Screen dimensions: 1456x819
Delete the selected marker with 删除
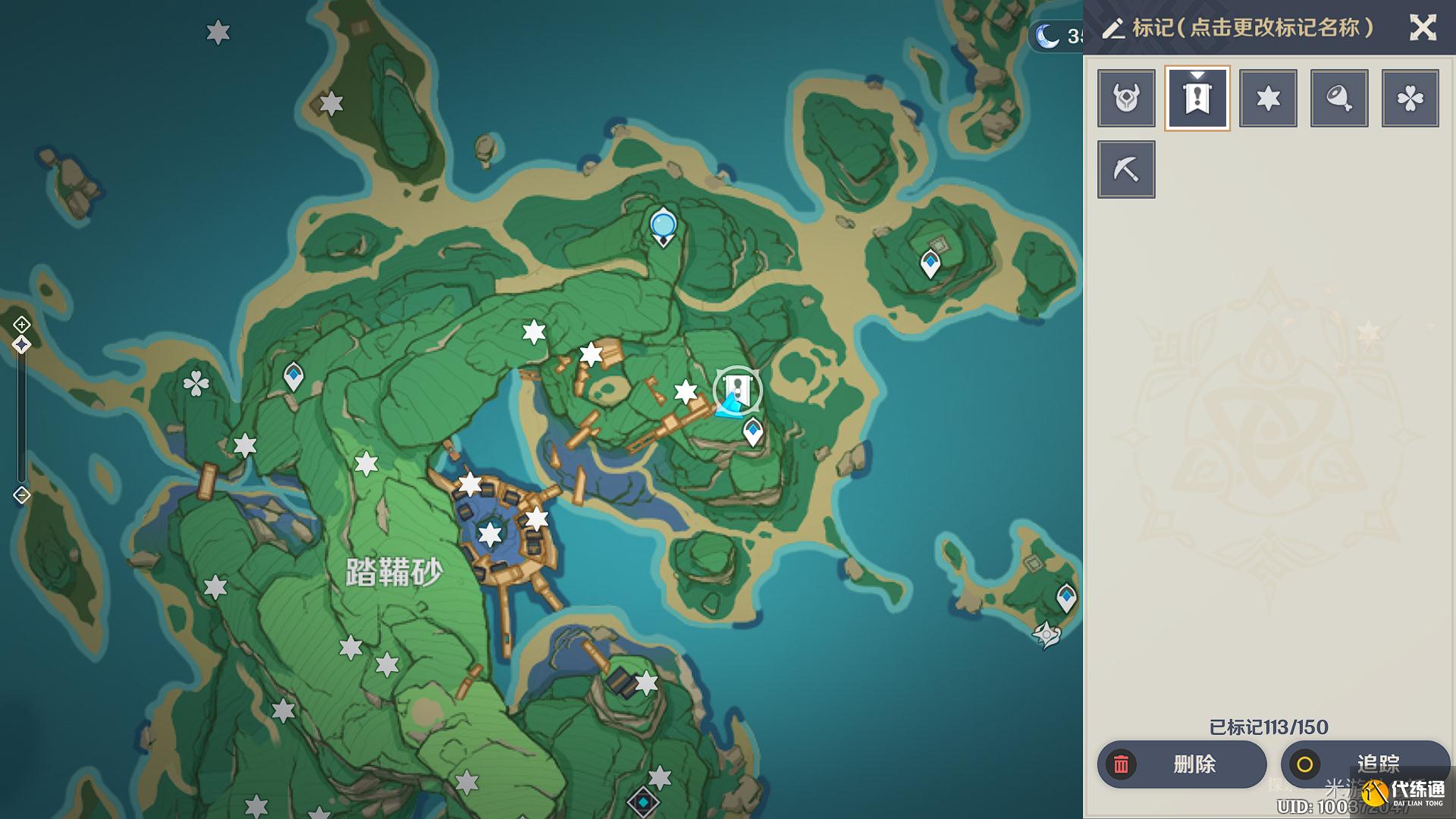1181,764
